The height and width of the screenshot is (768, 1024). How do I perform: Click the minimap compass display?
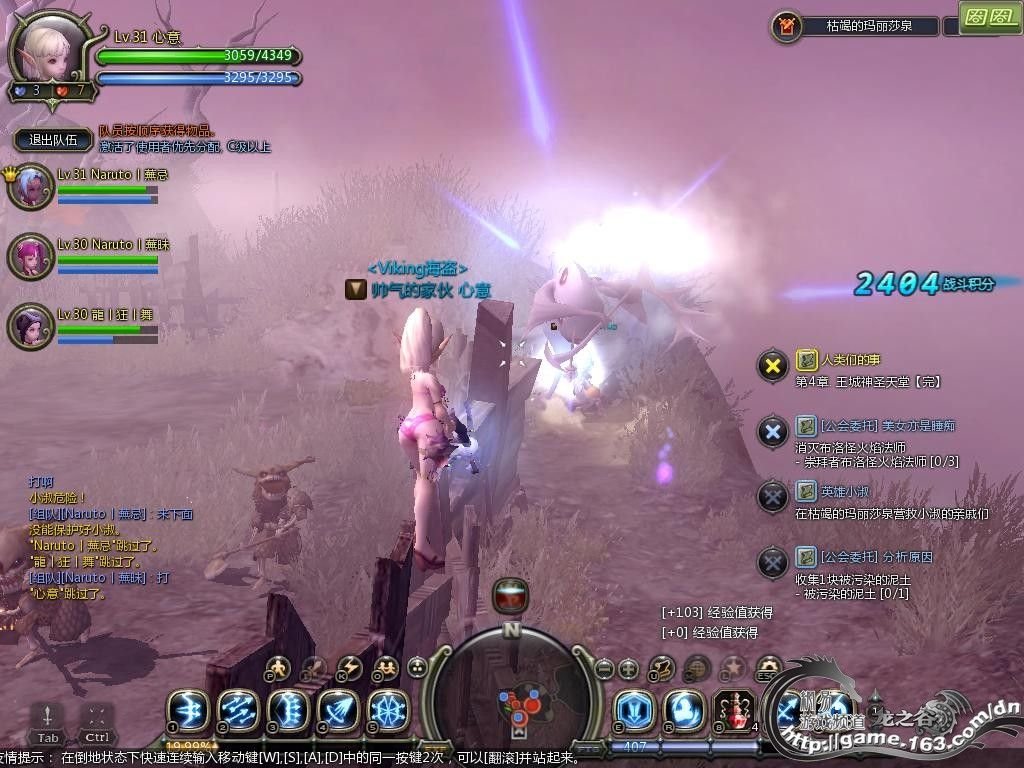512,688
